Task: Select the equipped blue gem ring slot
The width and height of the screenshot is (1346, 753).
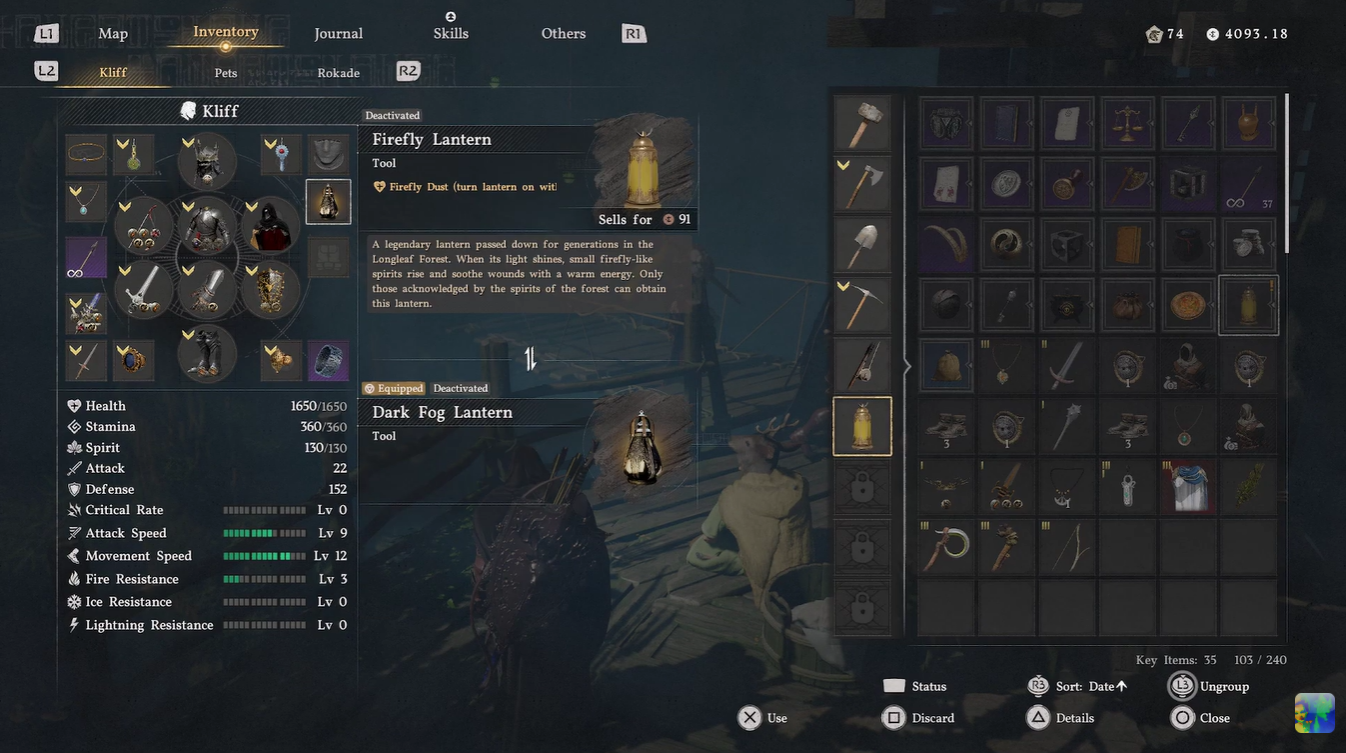Action: pyautogui.click(x=133, y=360)
